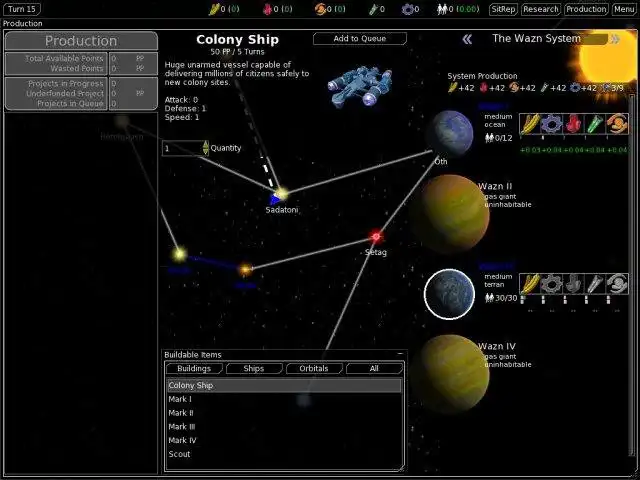Switch to the Buildings filter

(x=194, y=369)
